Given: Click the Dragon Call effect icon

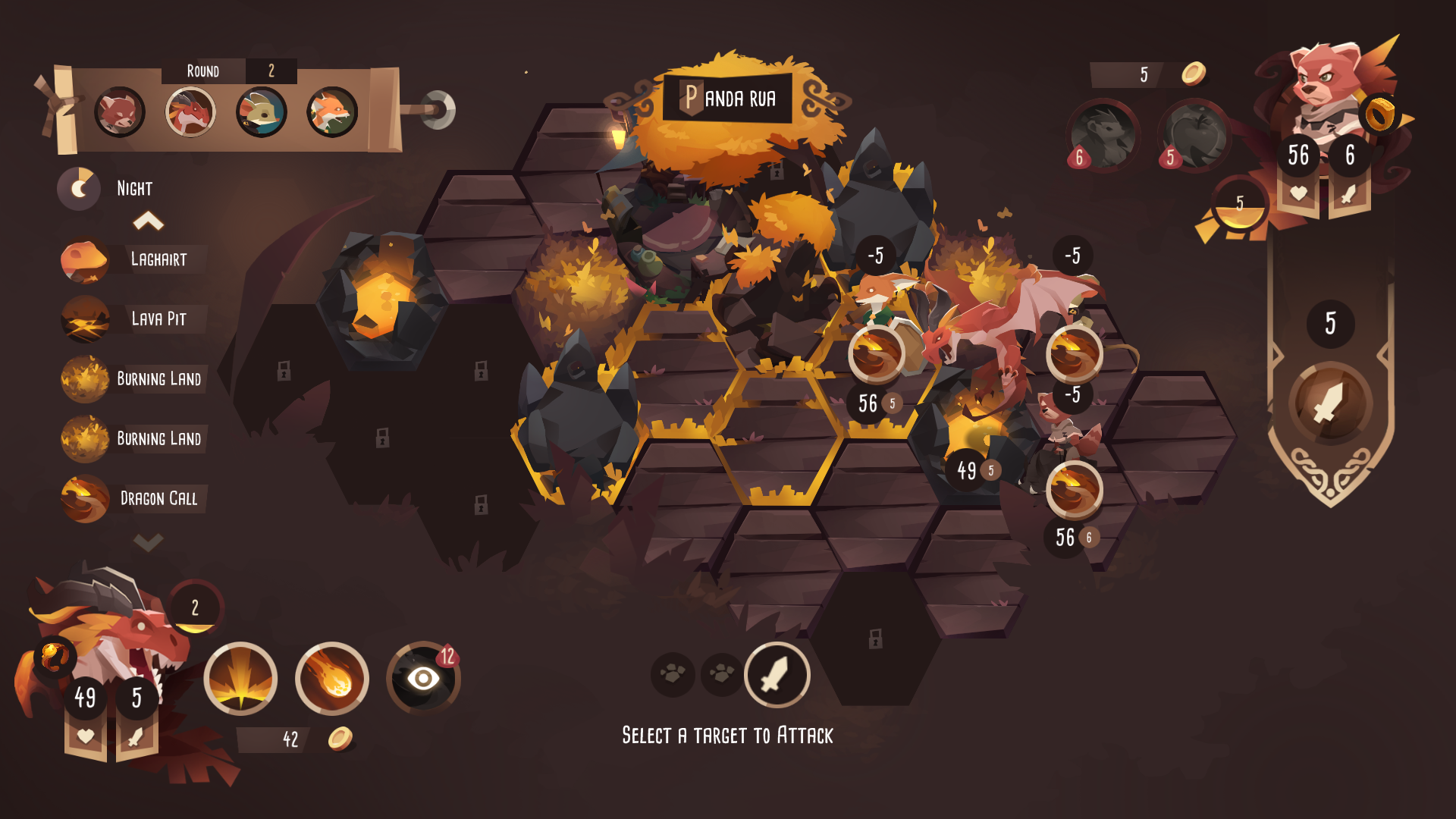Looking at the screenshot, I should click(x=86, y=499).
